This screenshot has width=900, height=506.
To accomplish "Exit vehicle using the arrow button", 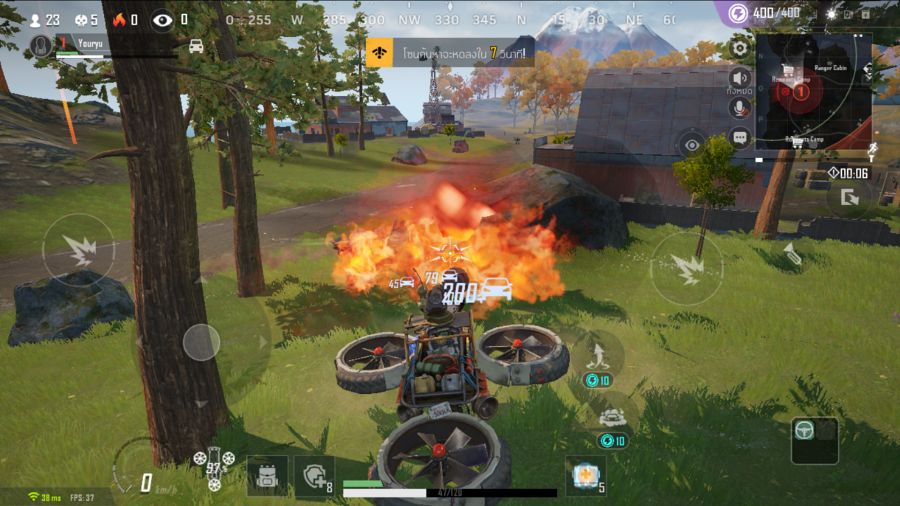I will (x=849, y=196).
